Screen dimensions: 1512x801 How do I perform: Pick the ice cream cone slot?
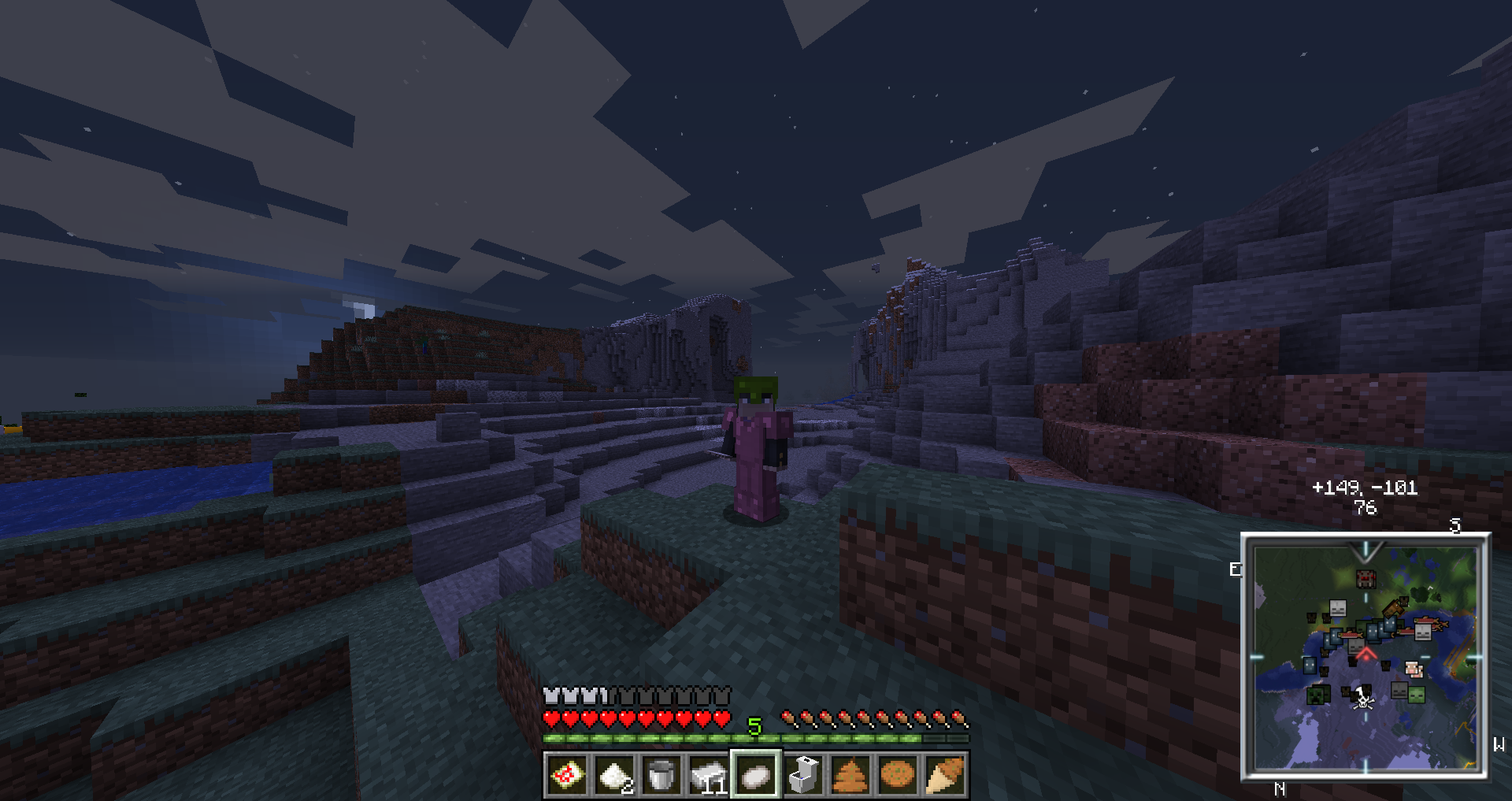(945, 775)
